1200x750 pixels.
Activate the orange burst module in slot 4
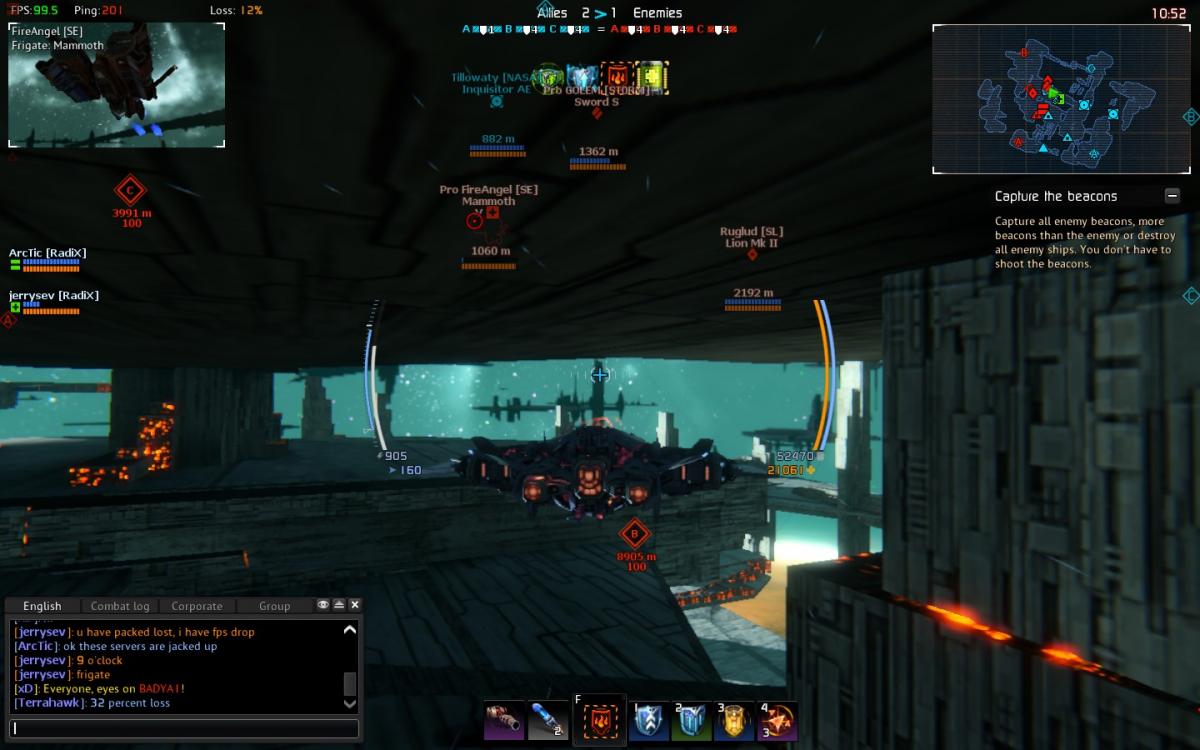tap(778, 721)
